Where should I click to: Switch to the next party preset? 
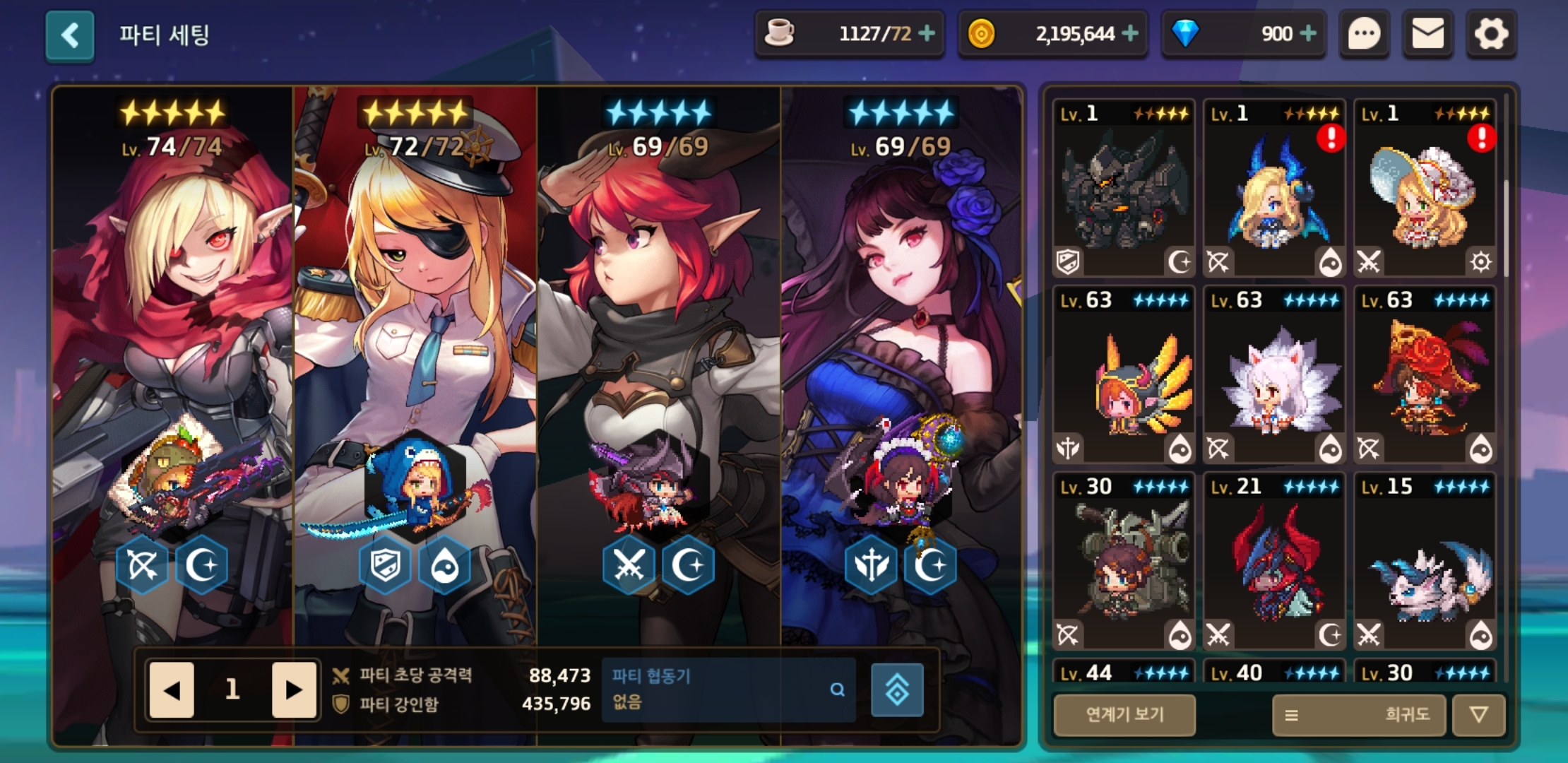(294, 690)
